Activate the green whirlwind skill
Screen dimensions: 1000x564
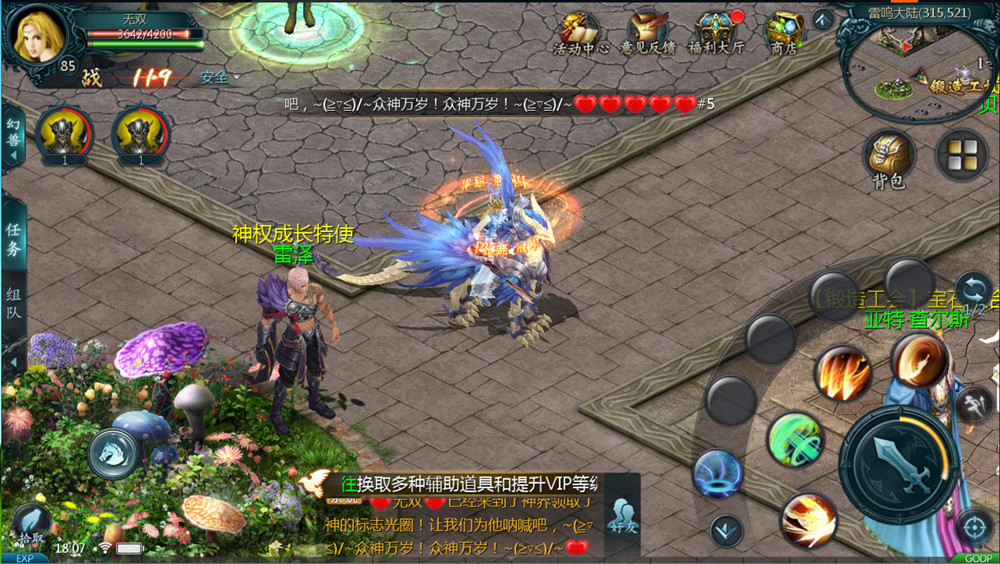(x=795, y=440)
